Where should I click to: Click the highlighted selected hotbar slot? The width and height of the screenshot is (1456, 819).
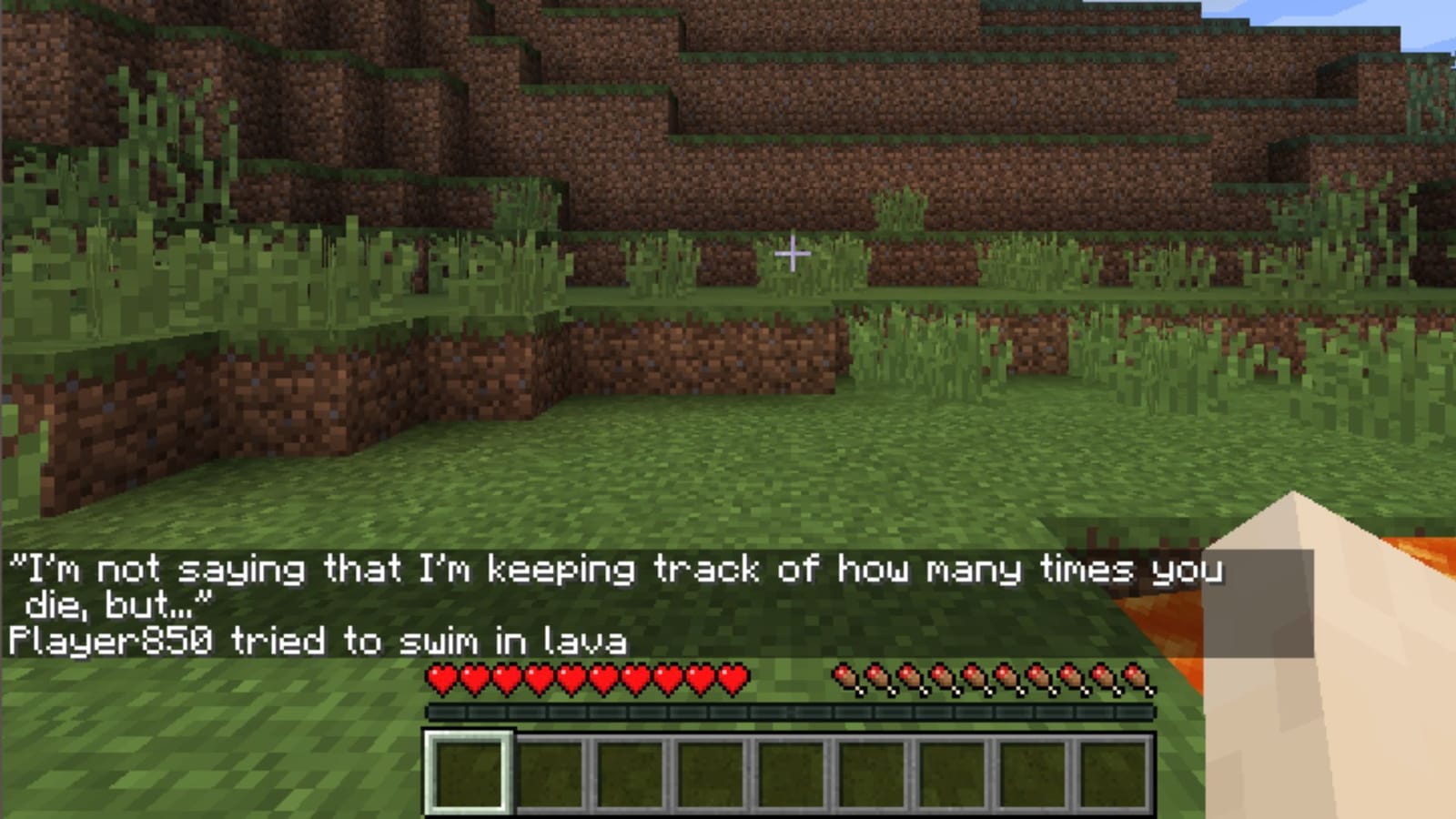tap(470, 773)
